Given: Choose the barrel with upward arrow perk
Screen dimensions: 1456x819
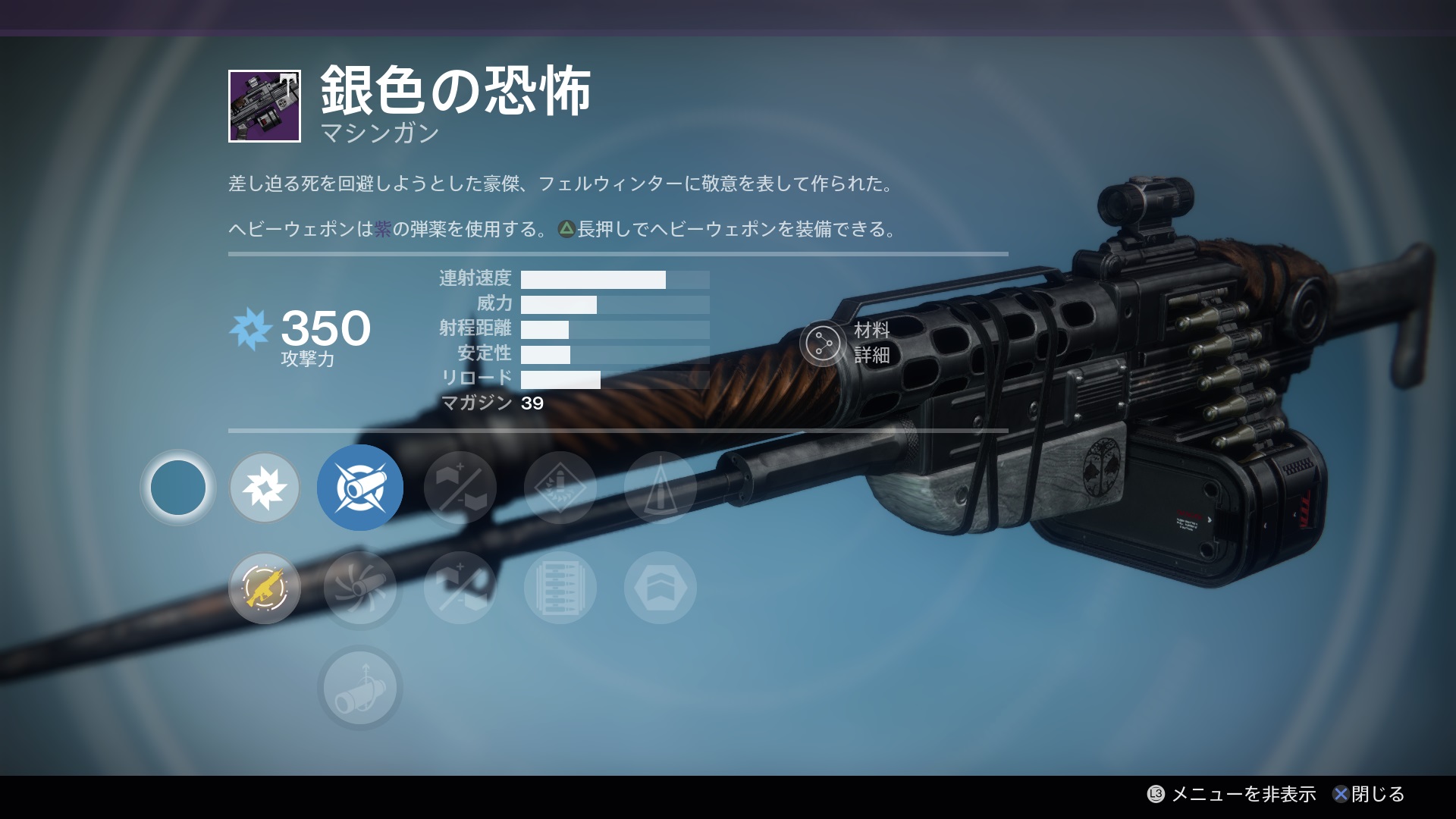Looking at the screenshot, I should (x=360, y=688).
